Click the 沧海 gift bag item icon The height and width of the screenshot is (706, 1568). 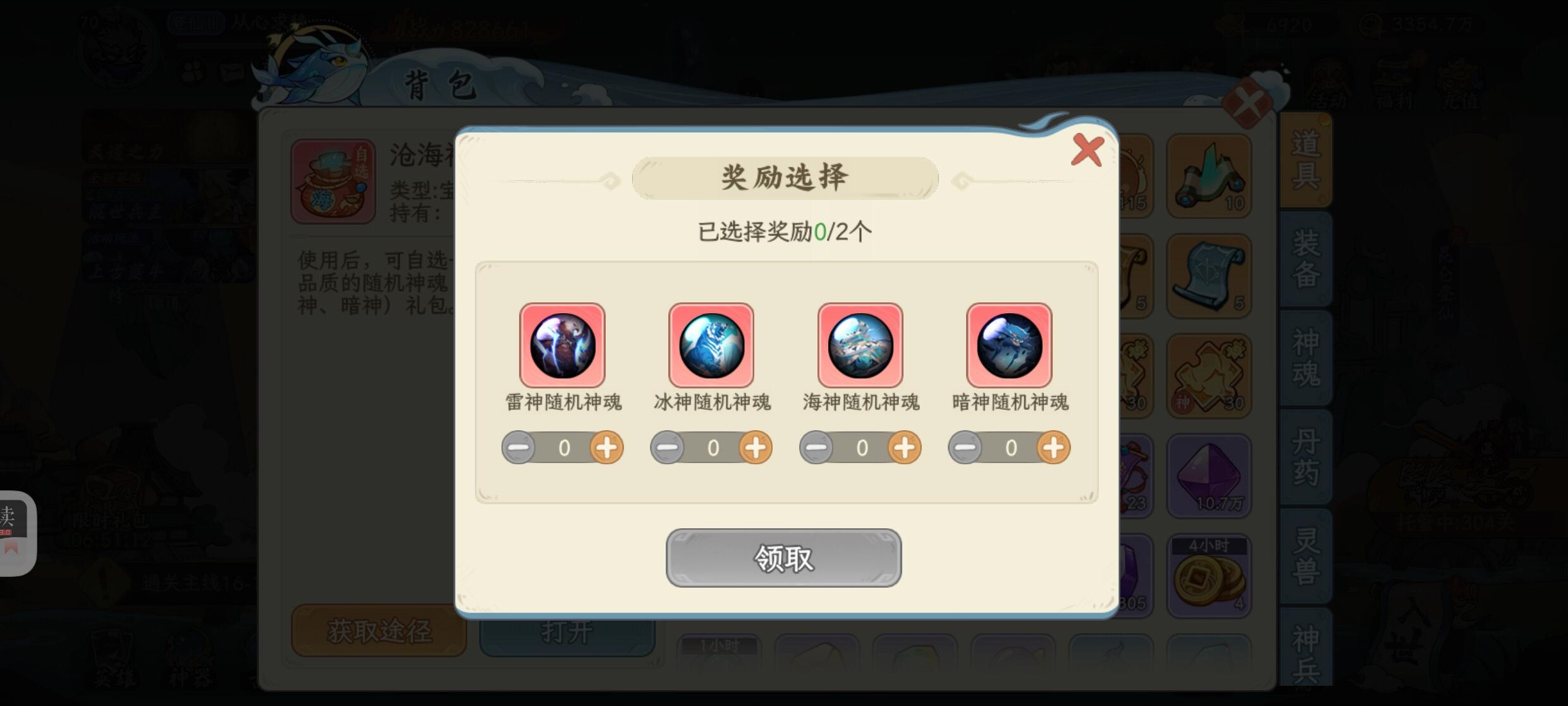(x=333, y=180)
